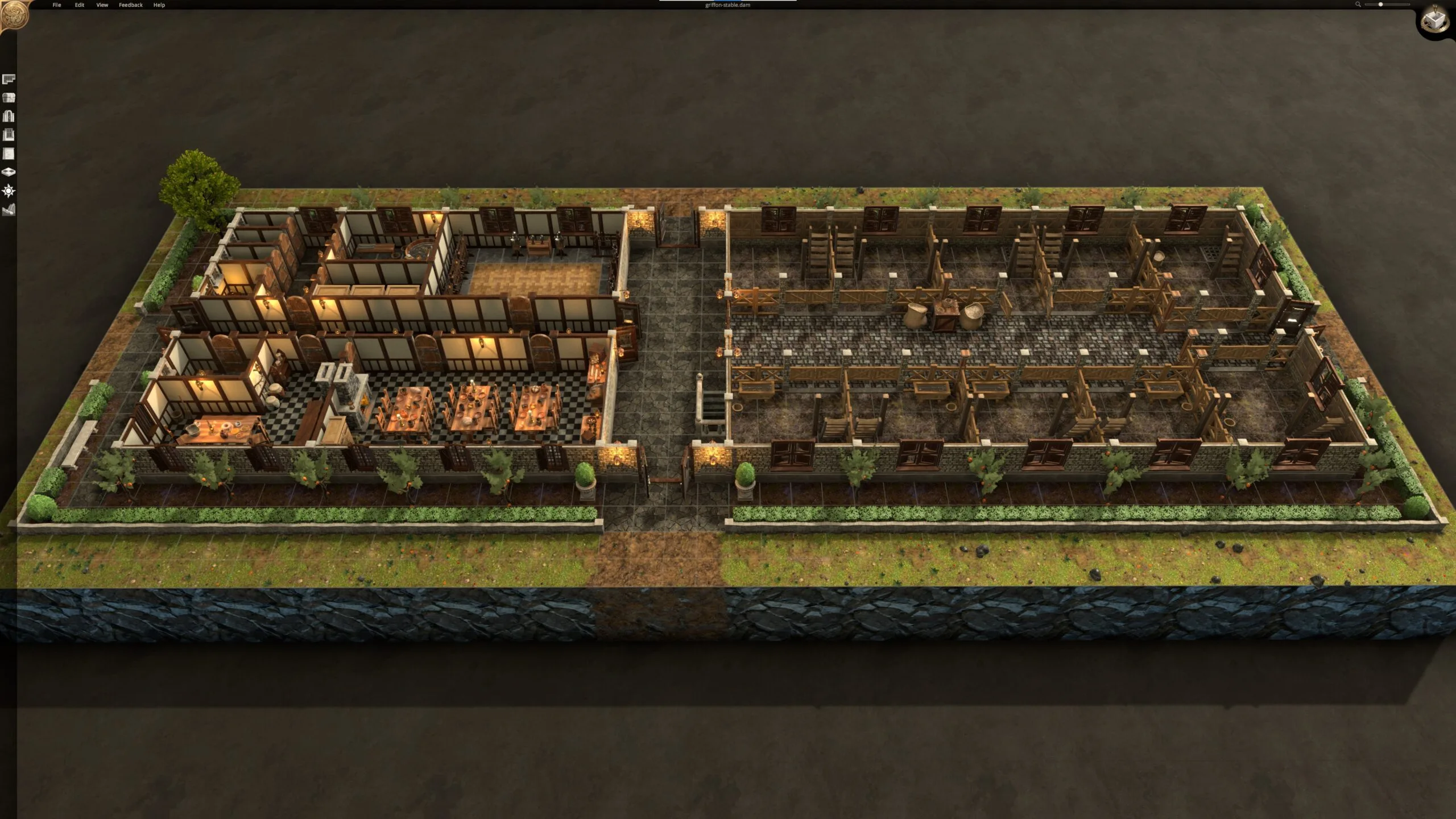Open the object chest tool
The height and width of the screenshot is (819, 1456).
coord(8,97)
